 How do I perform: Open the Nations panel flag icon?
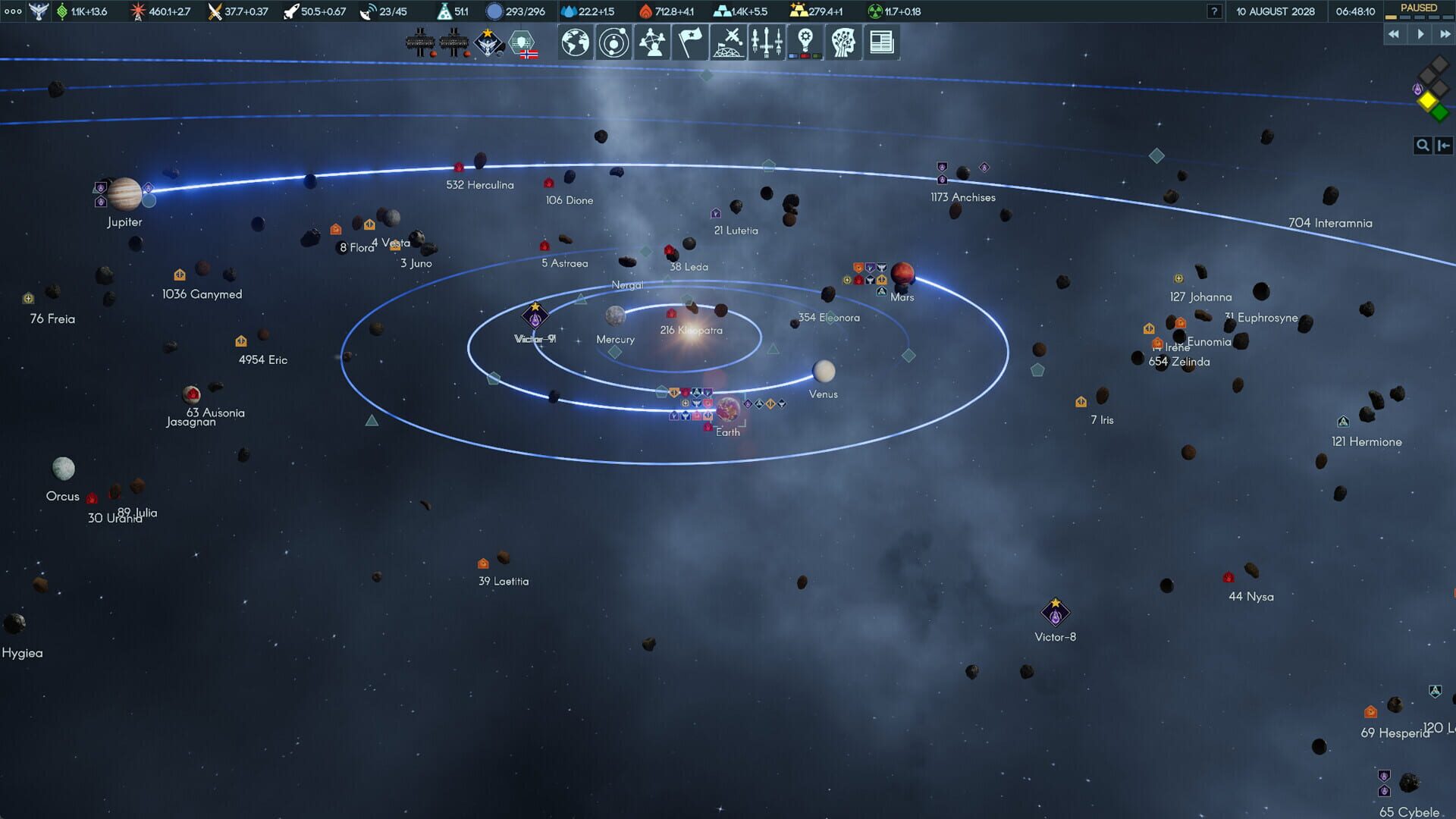point(689,42)
